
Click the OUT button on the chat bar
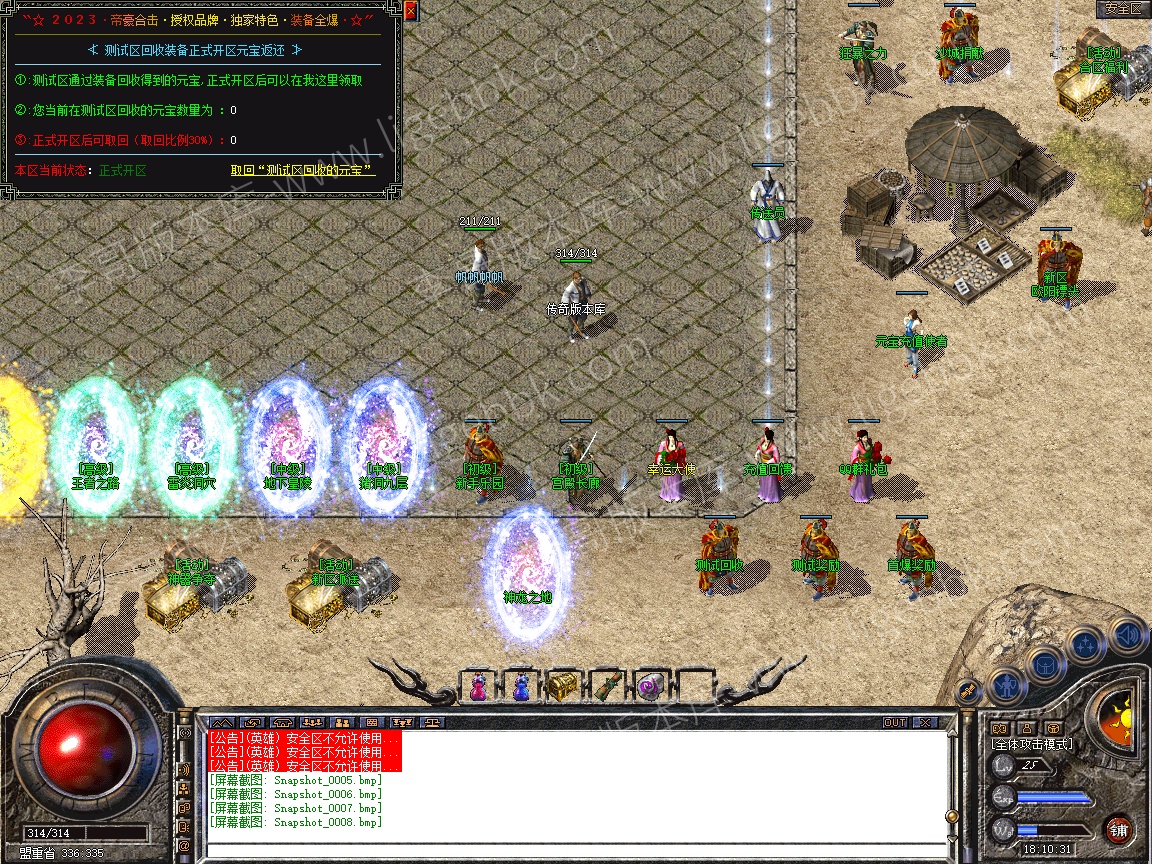(x=894, y=722)
